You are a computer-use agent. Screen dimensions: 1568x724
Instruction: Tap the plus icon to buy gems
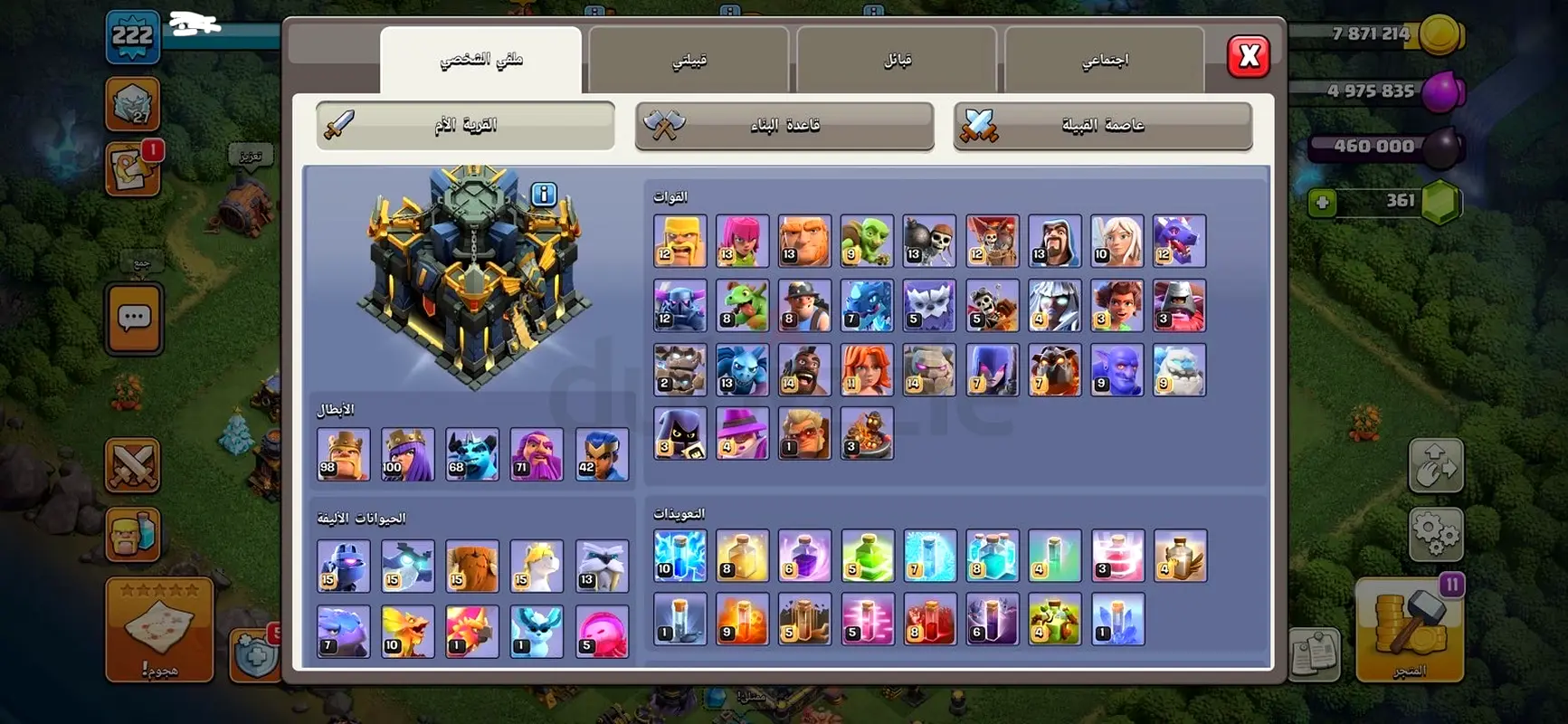click(1323, 203)
